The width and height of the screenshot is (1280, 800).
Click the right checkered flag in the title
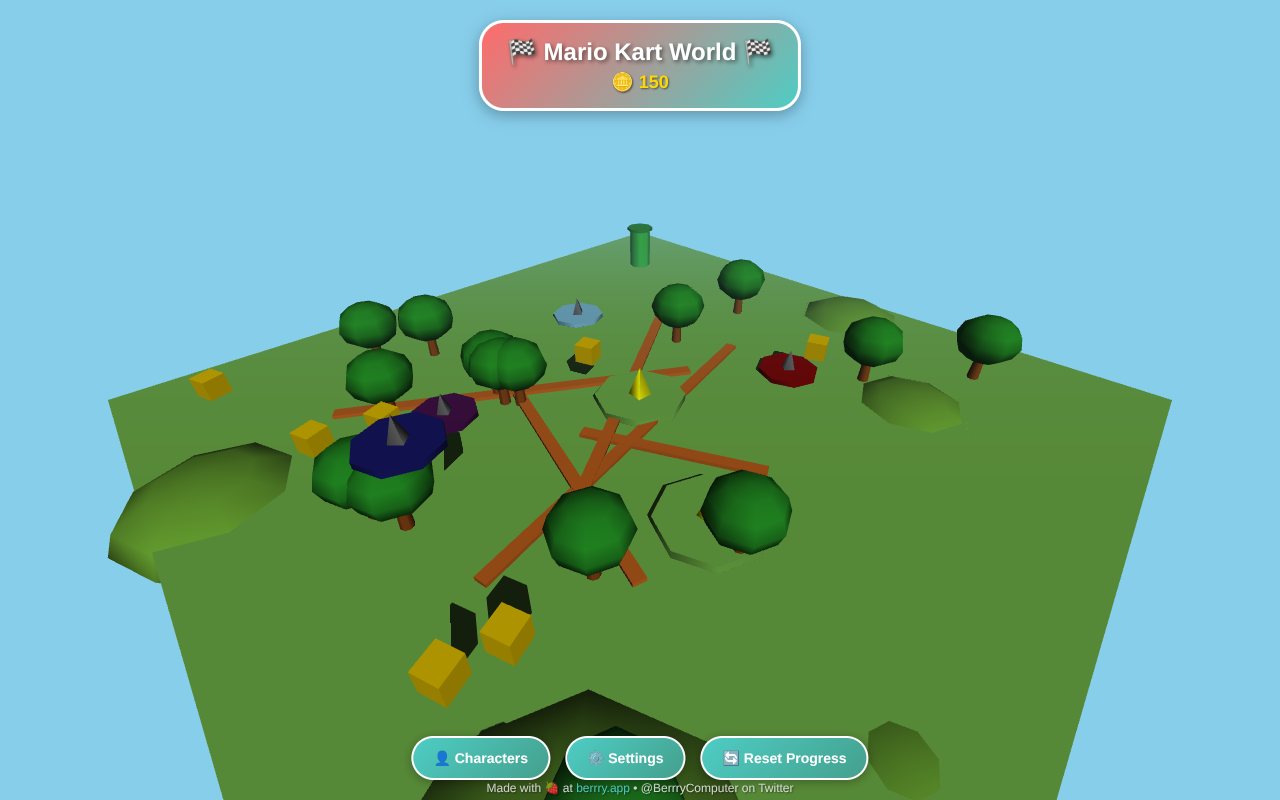(760, 49)
